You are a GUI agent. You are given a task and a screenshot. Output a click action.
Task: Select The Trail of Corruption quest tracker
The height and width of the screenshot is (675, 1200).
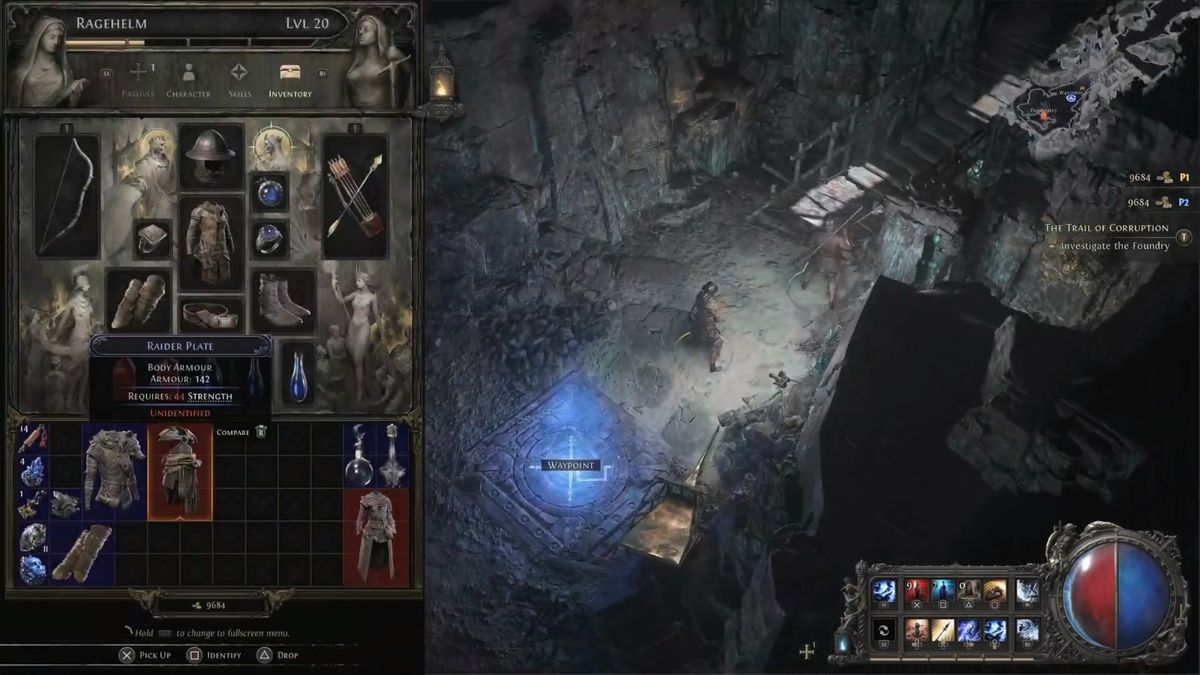1106,228
